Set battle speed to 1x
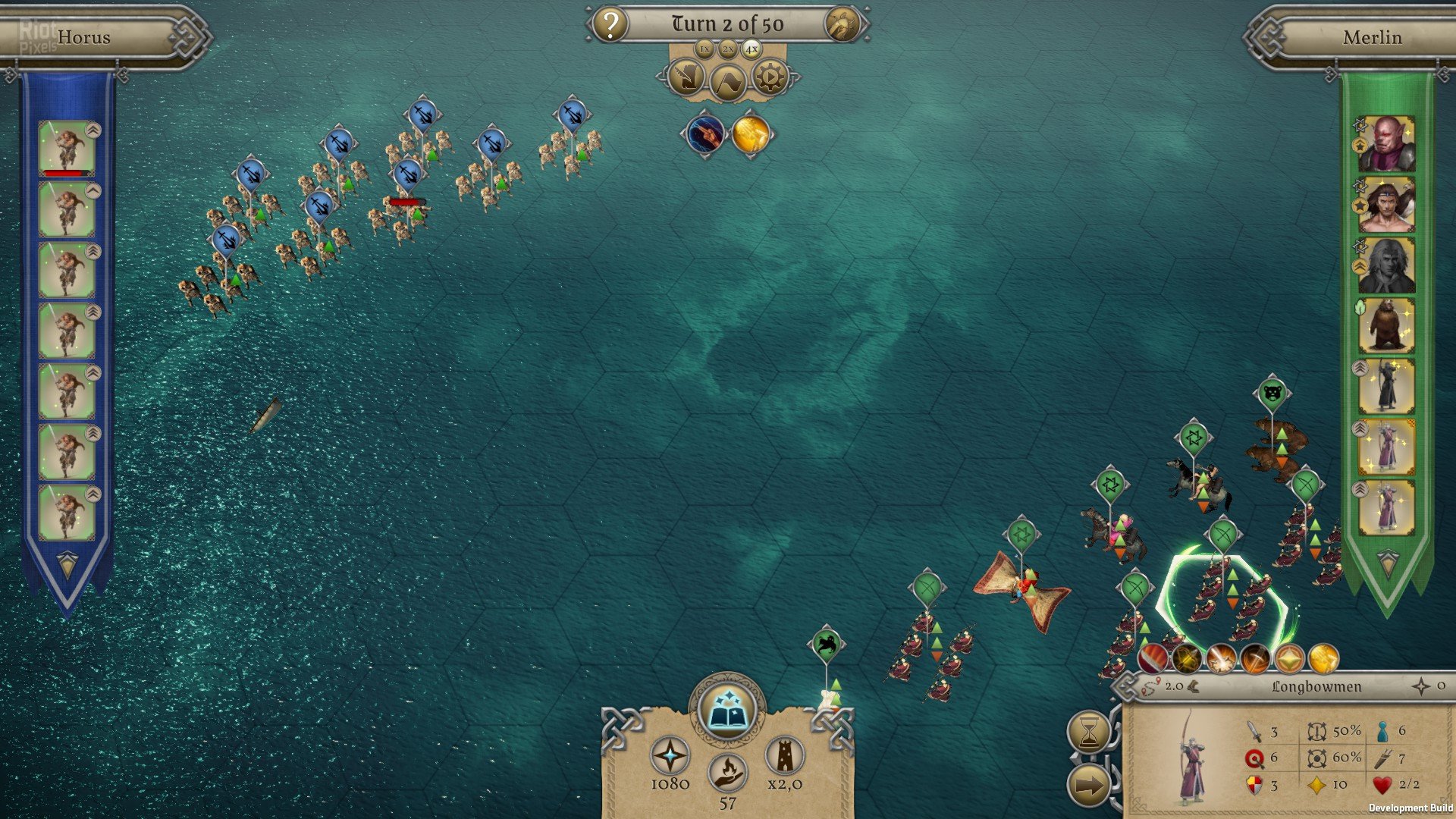The height and width of the screenshot is (819, 1456). 704,49
